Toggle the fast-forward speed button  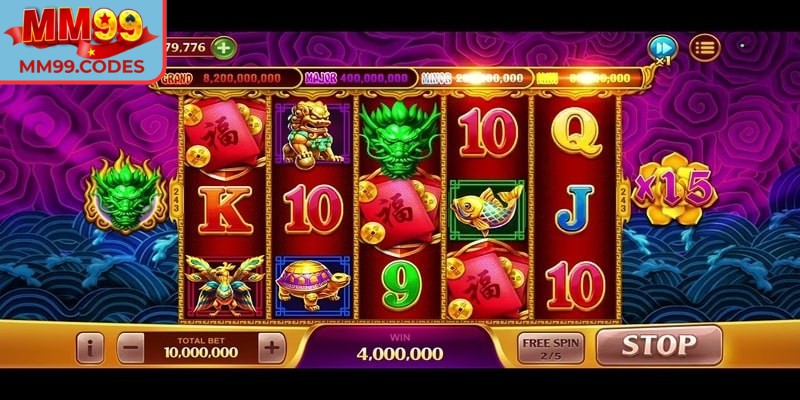click(x=661, y=47)
